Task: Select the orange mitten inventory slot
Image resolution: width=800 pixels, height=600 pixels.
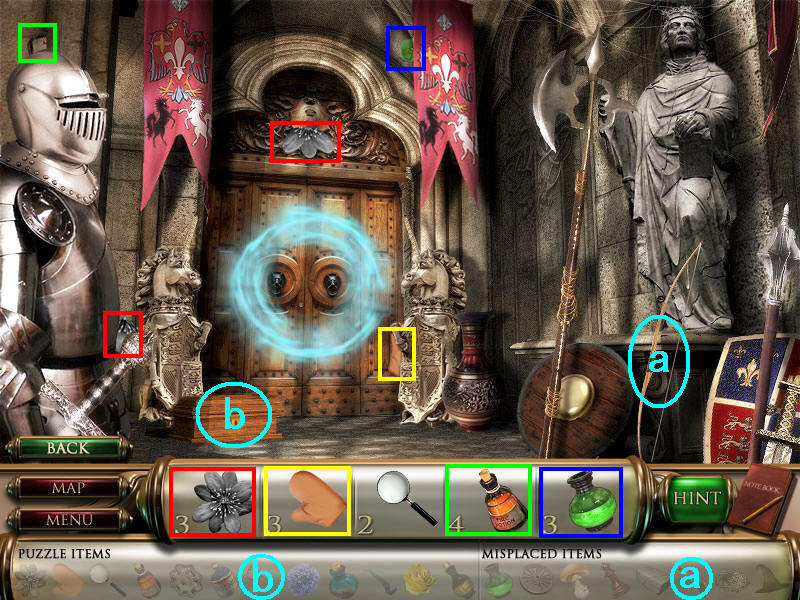Action: click(306, 501)
